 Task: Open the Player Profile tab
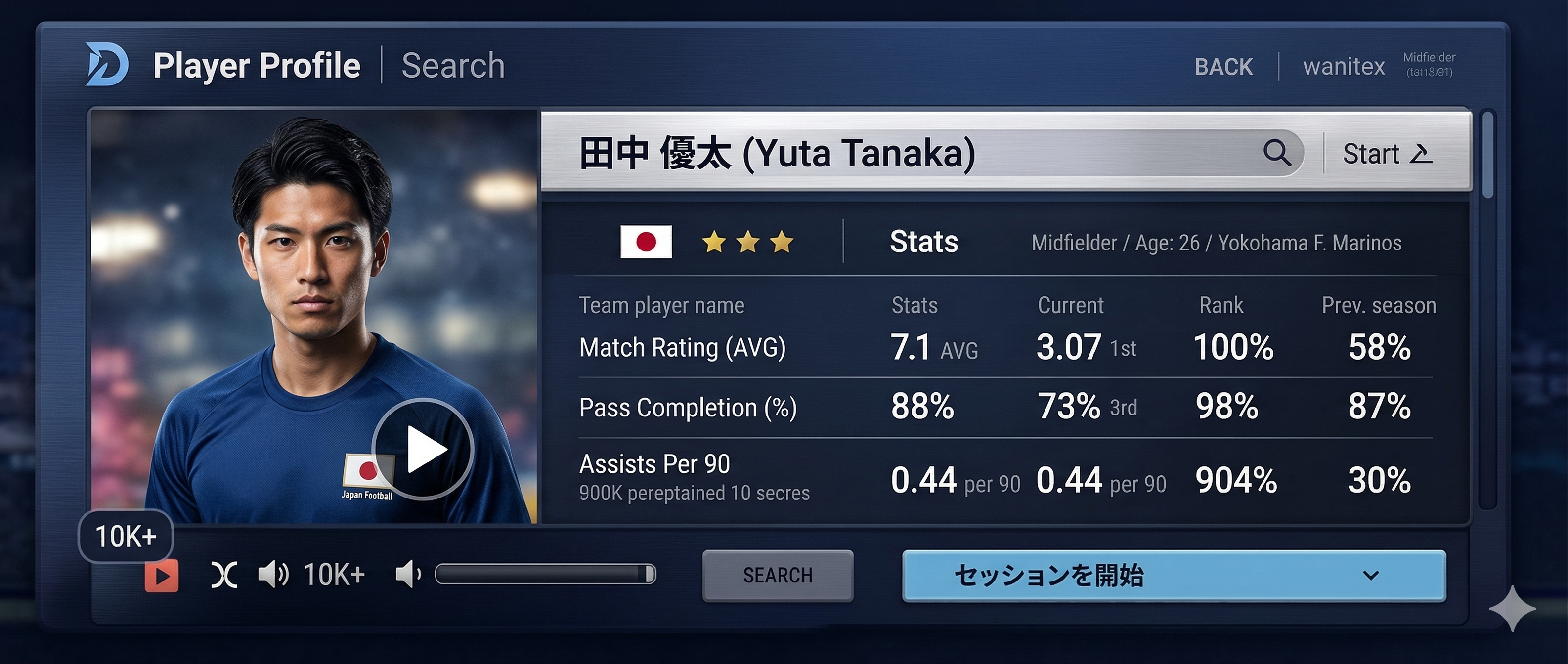256,66
